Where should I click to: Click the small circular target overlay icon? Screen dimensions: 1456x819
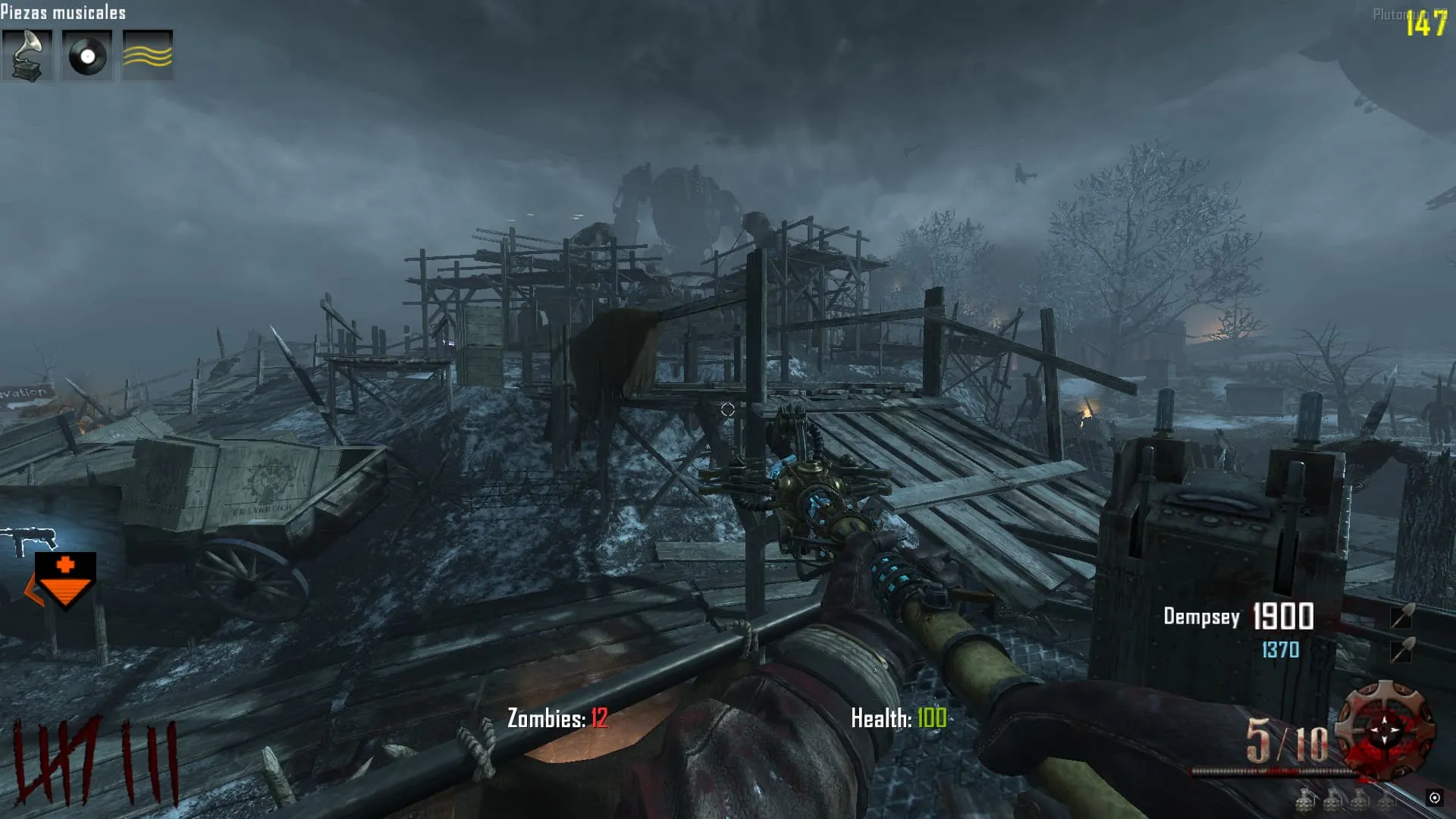click(1434, 798)
